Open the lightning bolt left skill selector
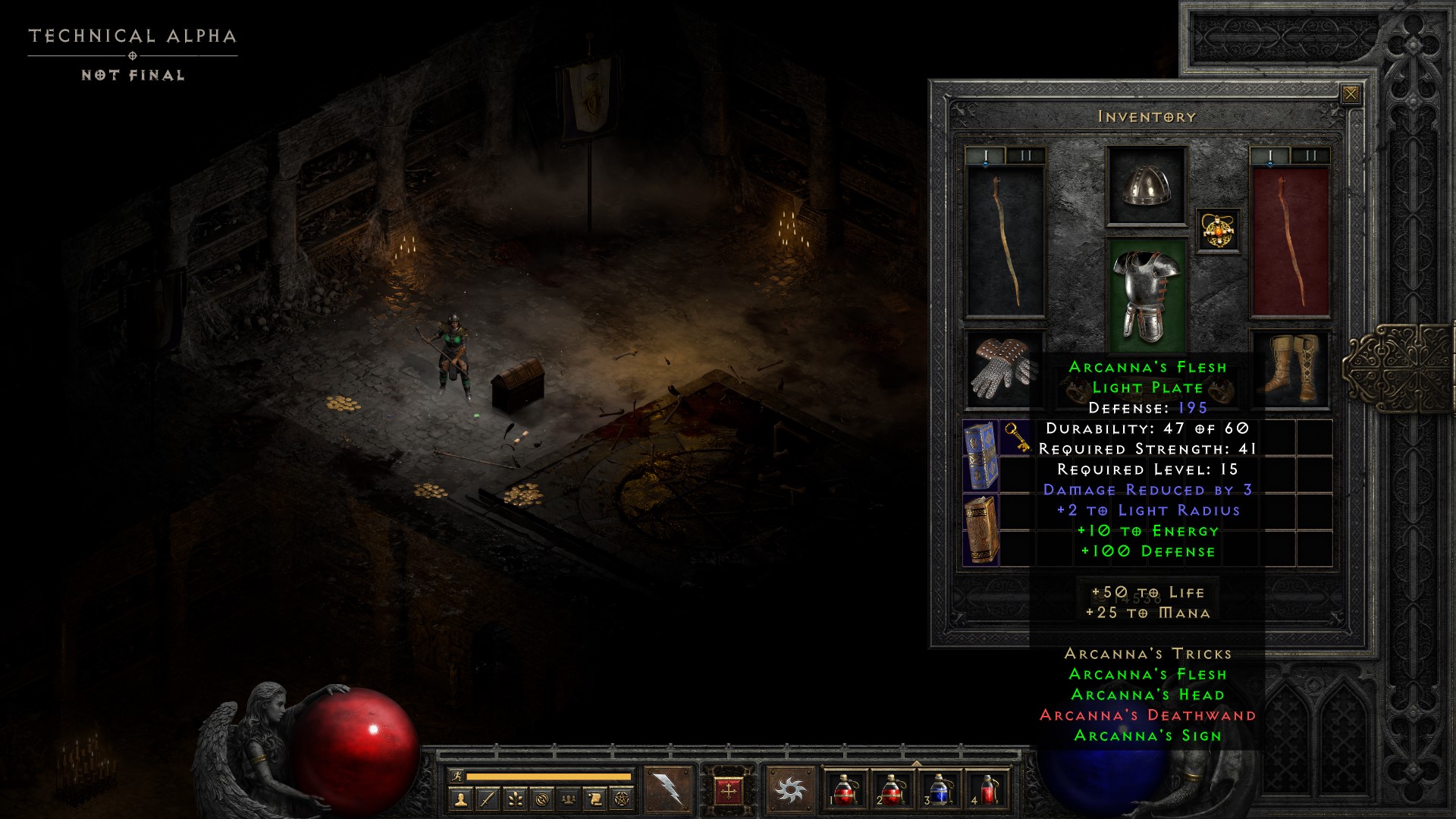Image resolution: width=1456 pixels, height=819 pixels. [668, 790]
